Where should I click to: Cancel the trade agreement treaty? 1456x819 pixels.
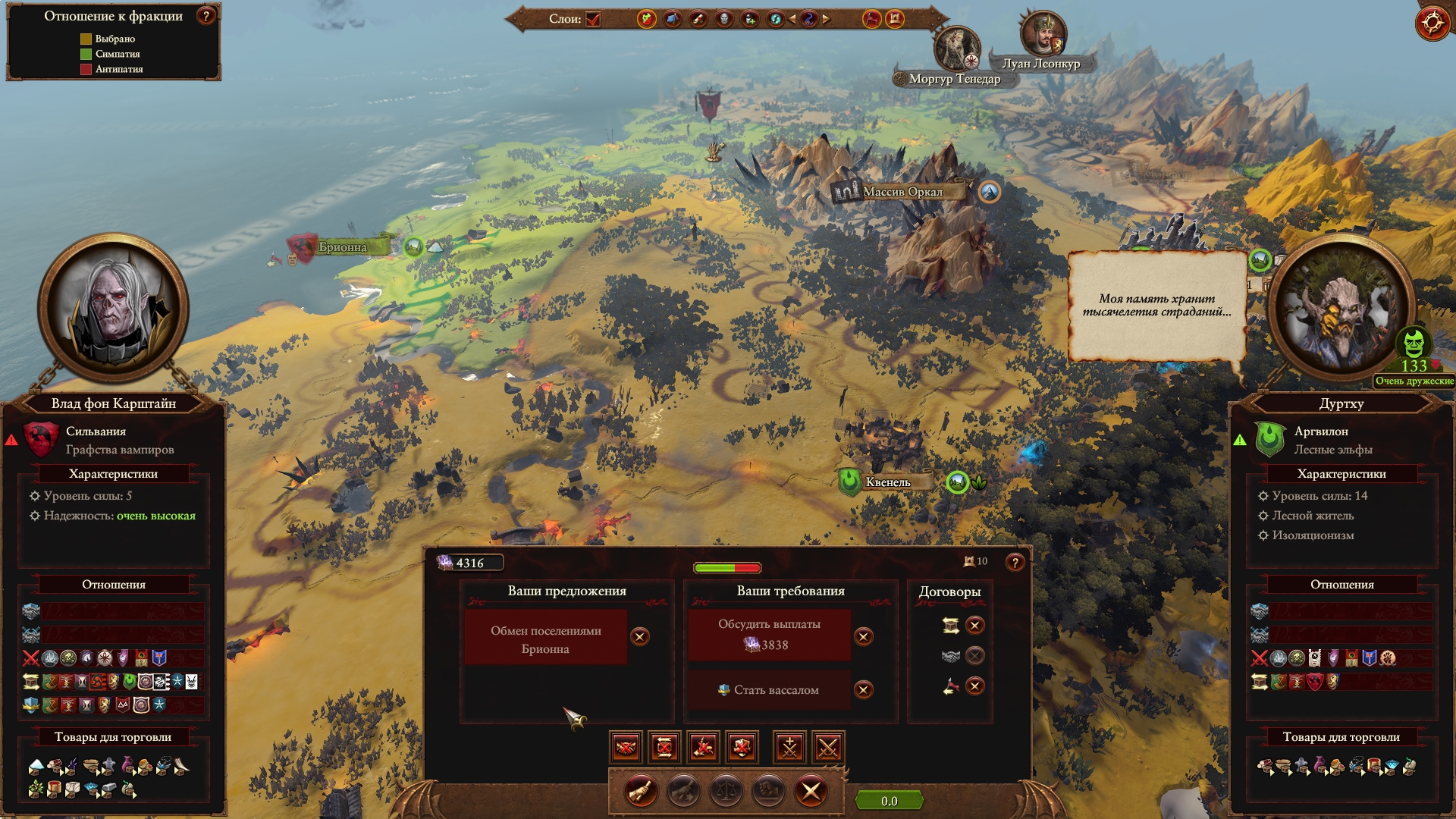pos(975,626)
